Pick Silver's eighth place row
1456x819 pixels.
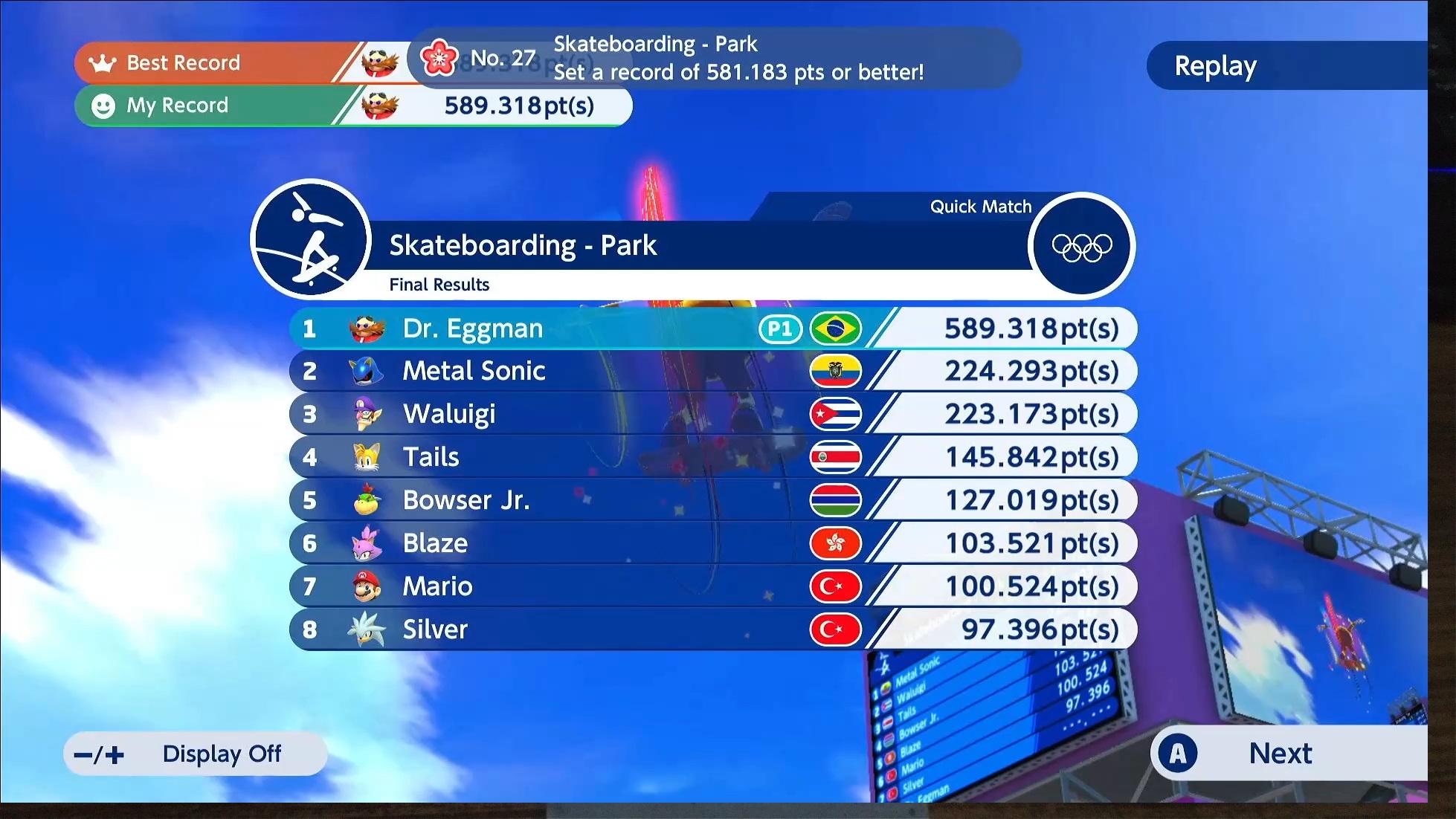(712, 629)
